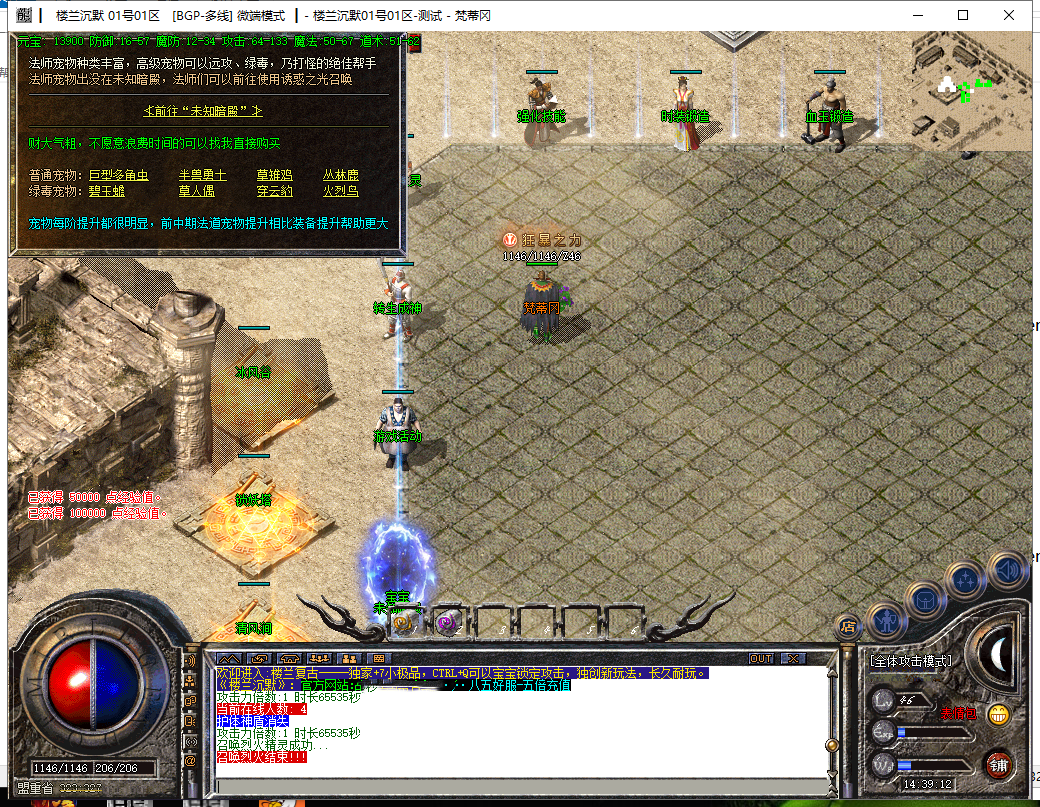The image size is (1040, 807).
Task: Click the OUT button above chat
Action: pyautogui.click(x=761, y=659)
